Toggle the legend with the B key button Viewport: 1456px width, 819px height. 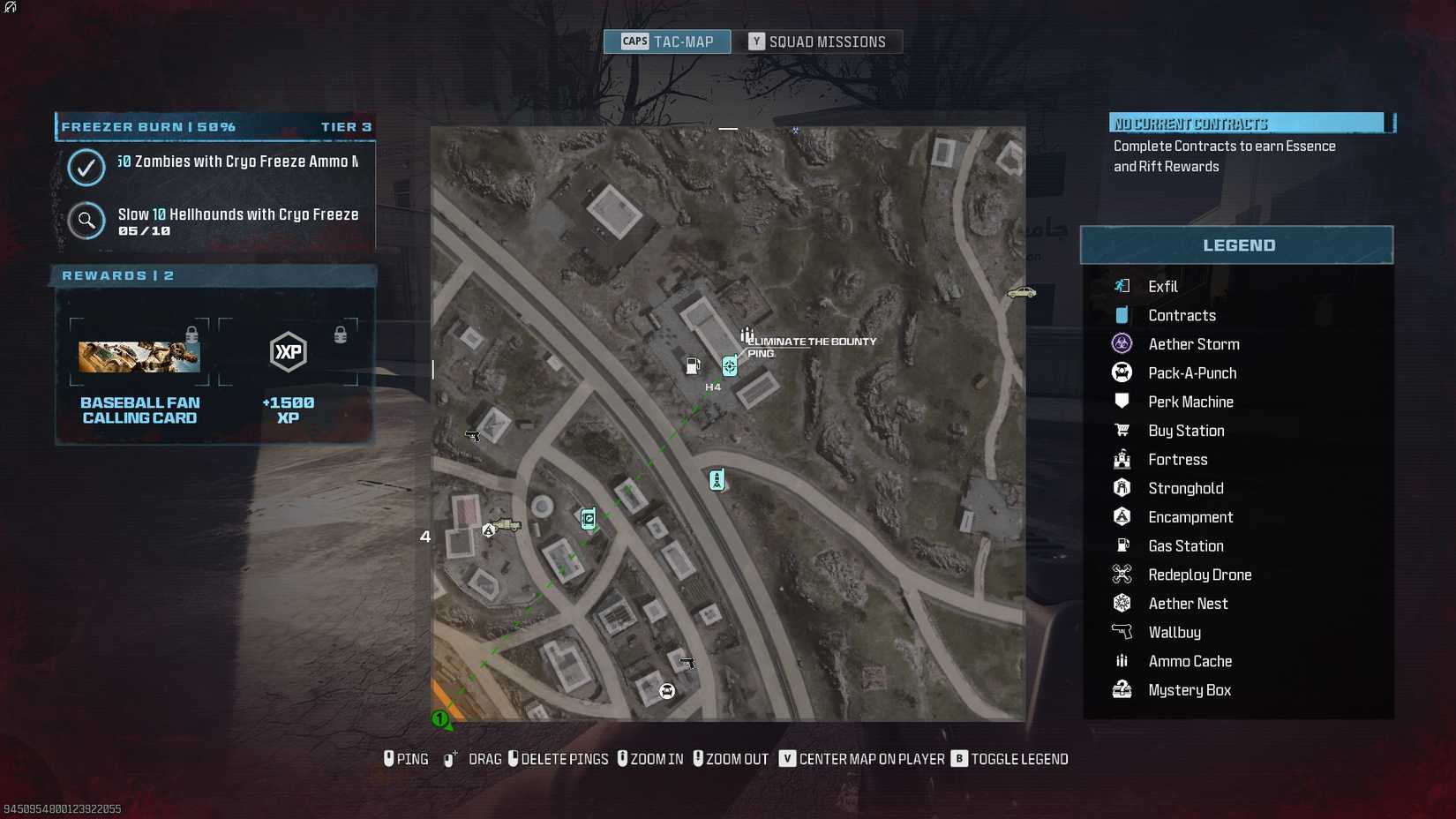[x=957, y=758]
